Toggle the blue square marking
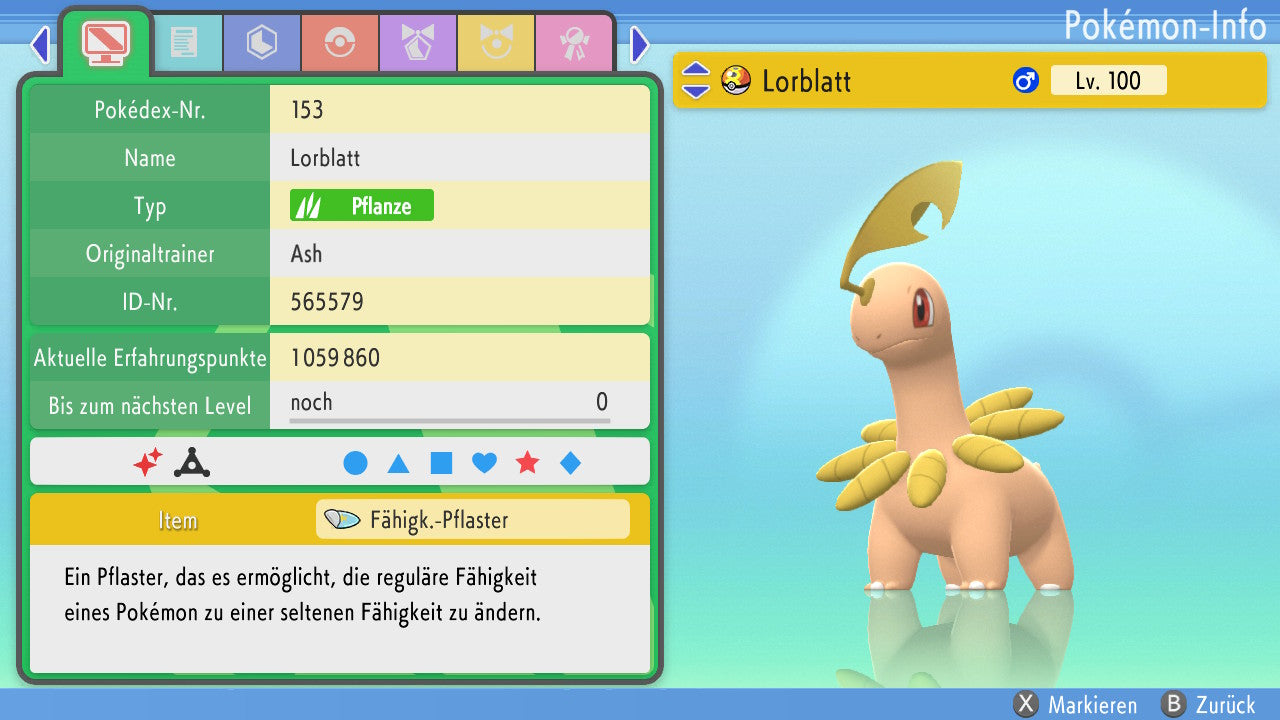The image size is (1280, 720). (441, 463)
